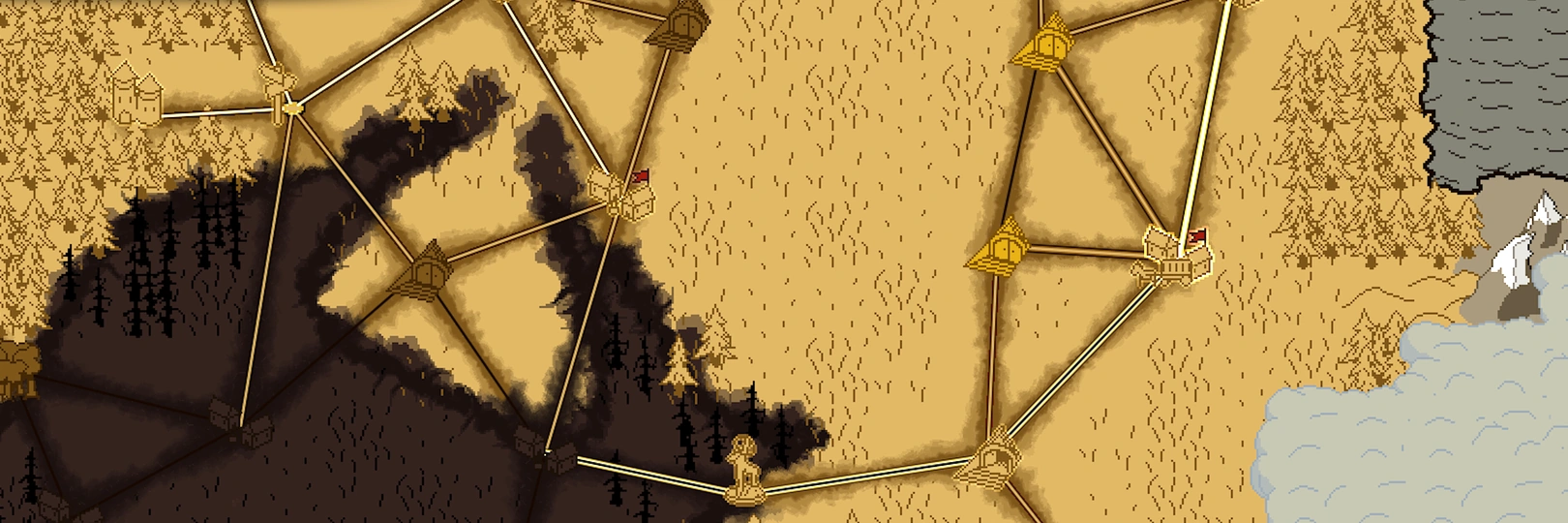
Task: Select the red-flag camp with the wagon
Action: pos(1176,256)
